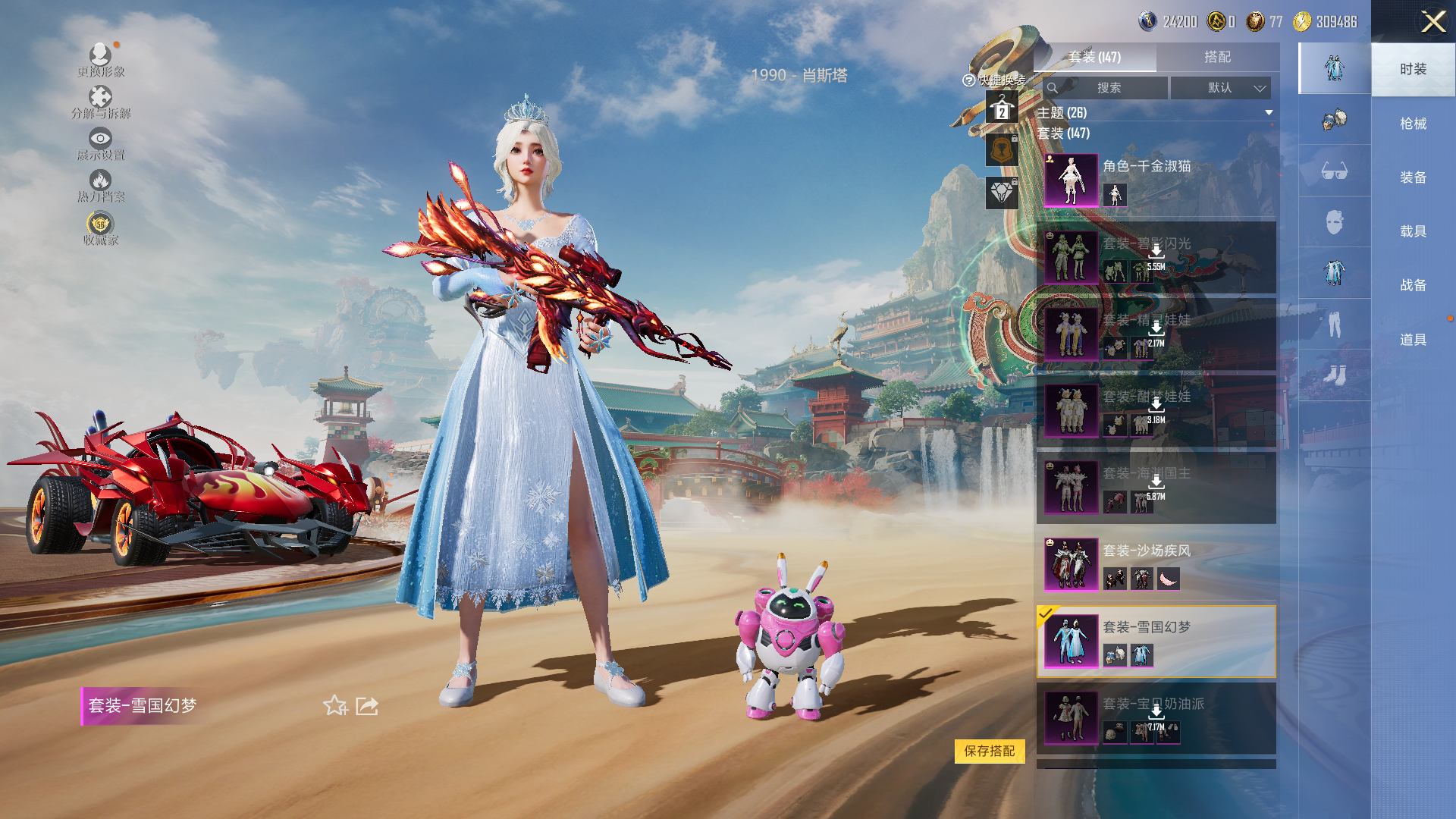Viewport: 1456px width, 819px height.
Task: Open 展示设置 display settings
Action: [x=100, y=143]
